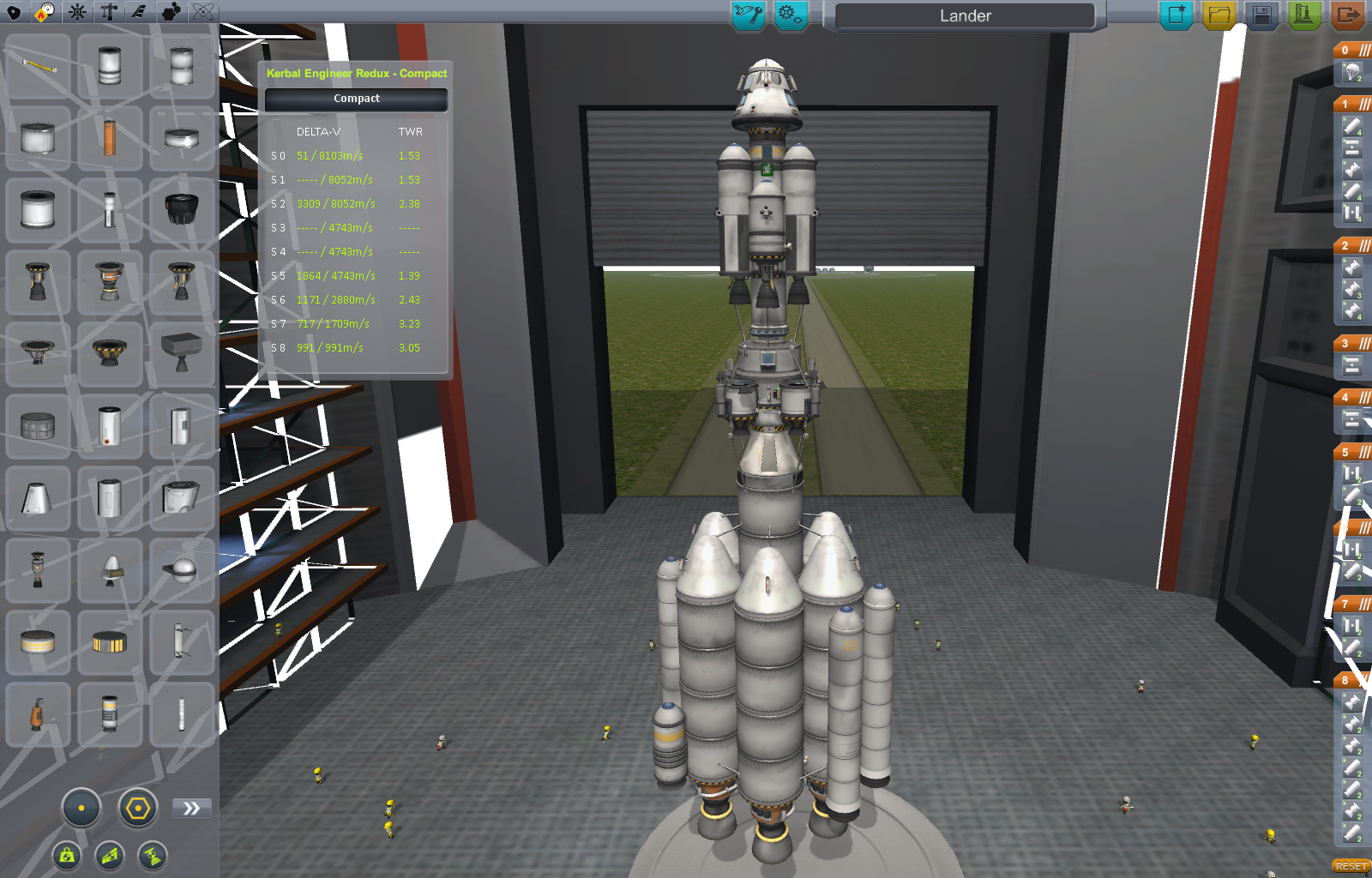Go to next parts page with double arrows
The height and width of the screenshot is (878, 1372).
(x=191, y=808)
